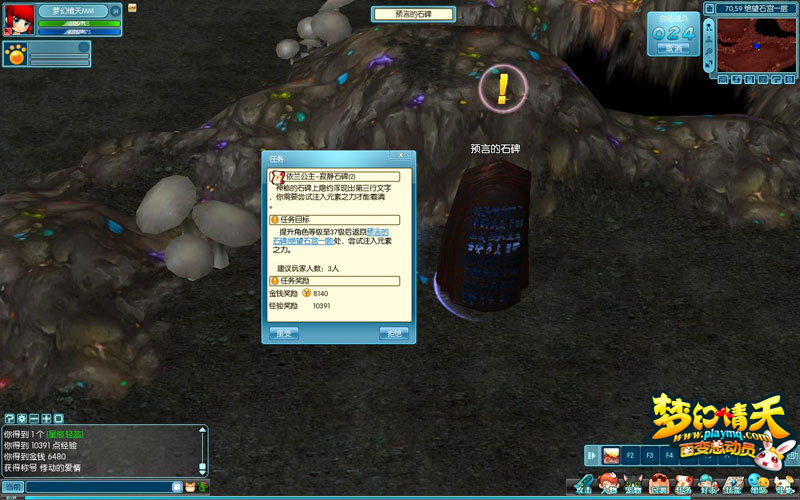The height and width of the screenshot is (500, 800).
Task: Toggle the hotbar expand arrow
Action: [x=592, y=456]
